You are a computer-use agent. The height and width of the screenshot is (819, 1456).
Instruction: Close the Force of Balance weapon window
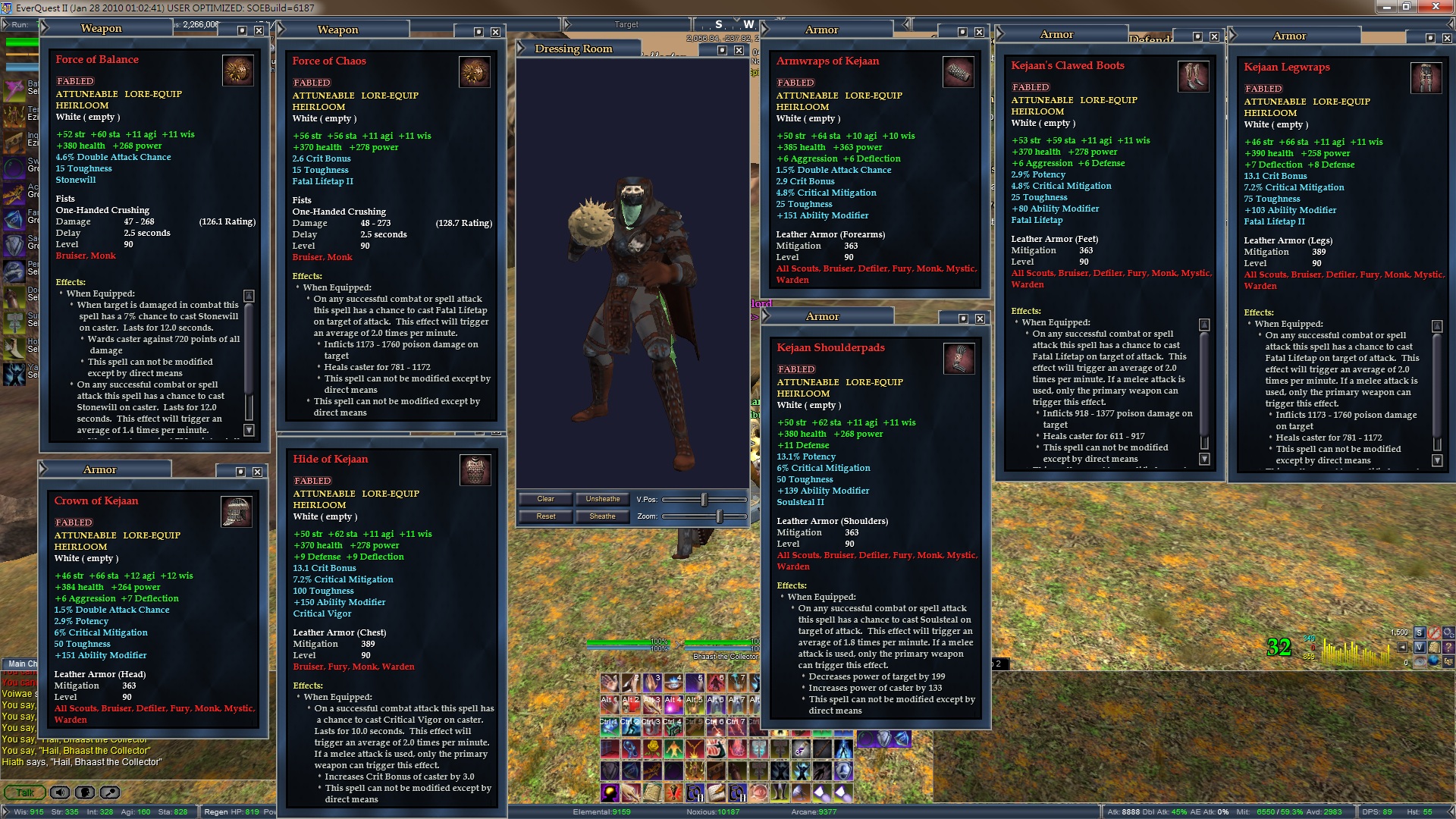259,30
